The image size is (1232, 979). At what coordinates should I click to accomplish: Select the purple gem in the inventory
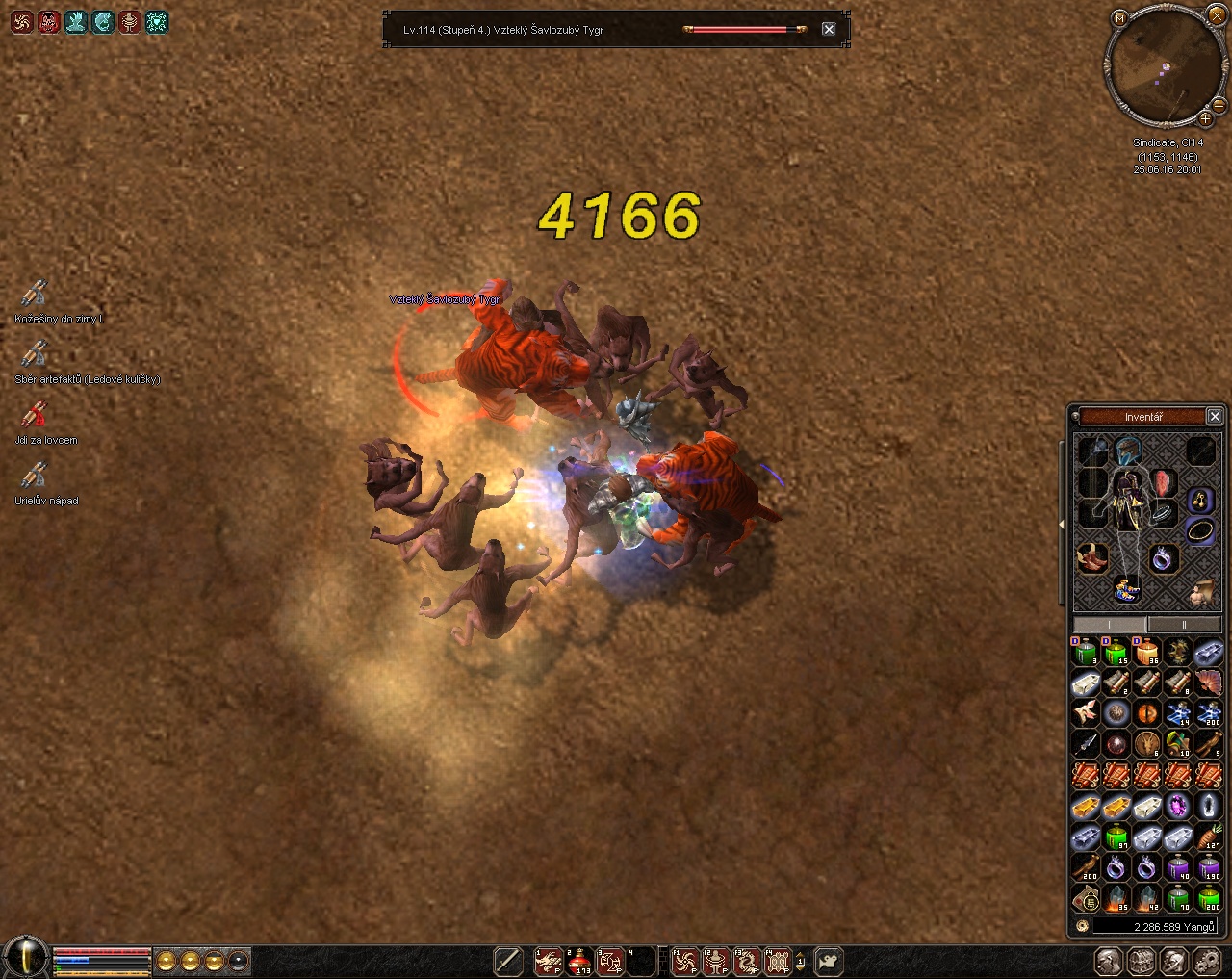click(x=1178, y=806)
